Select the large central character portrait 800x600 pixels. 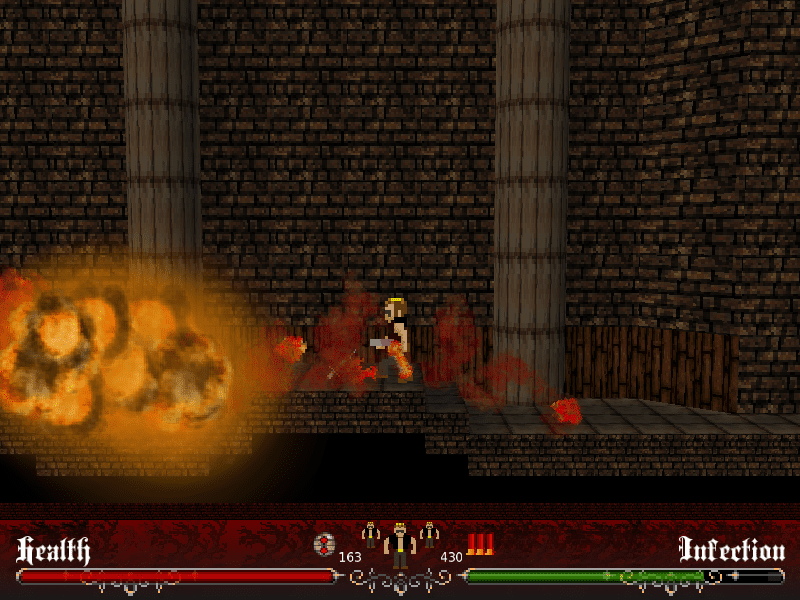pos(400,546)
